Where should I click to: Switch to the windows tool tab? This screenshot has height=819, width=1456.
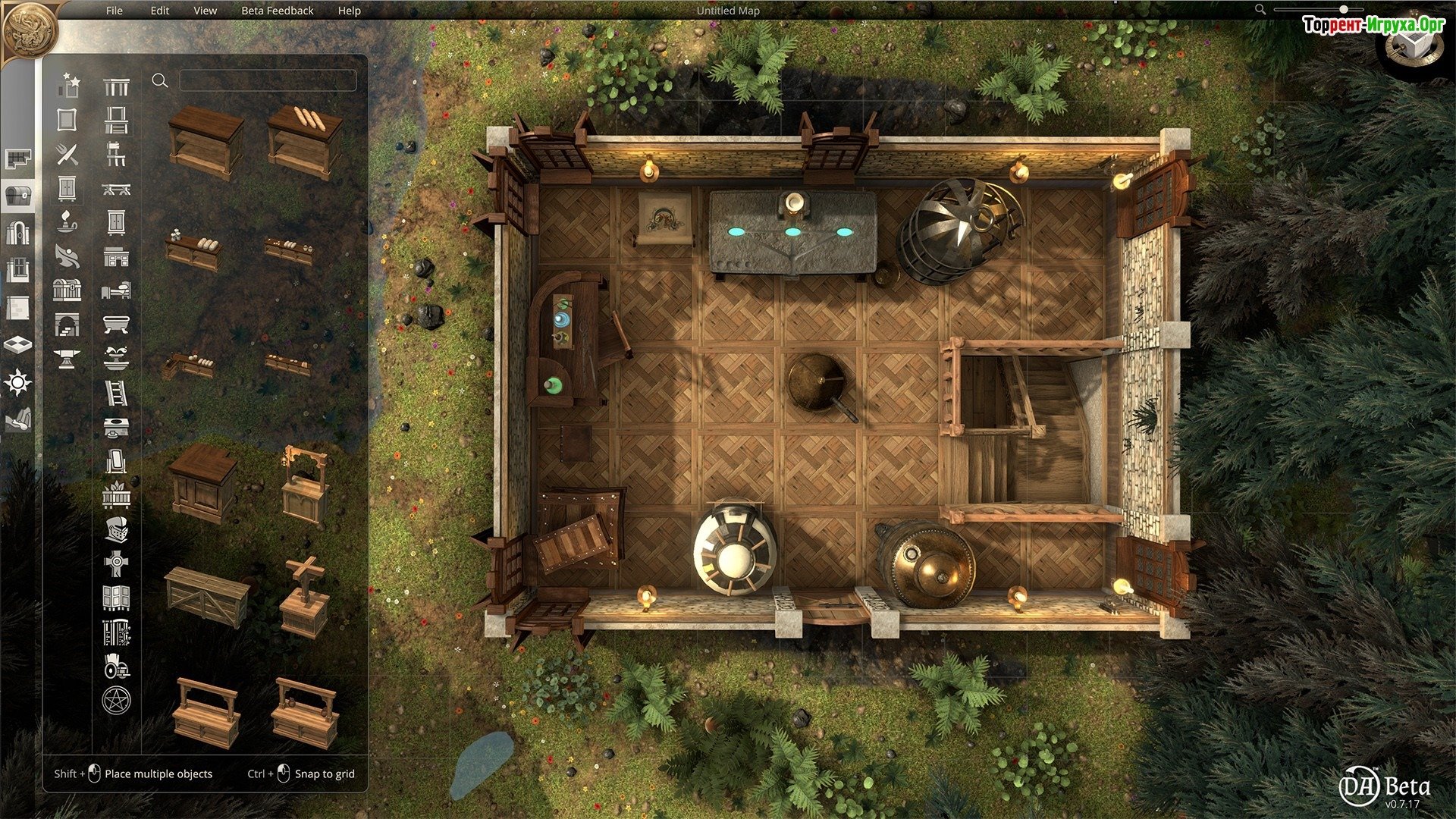point(18,271)
